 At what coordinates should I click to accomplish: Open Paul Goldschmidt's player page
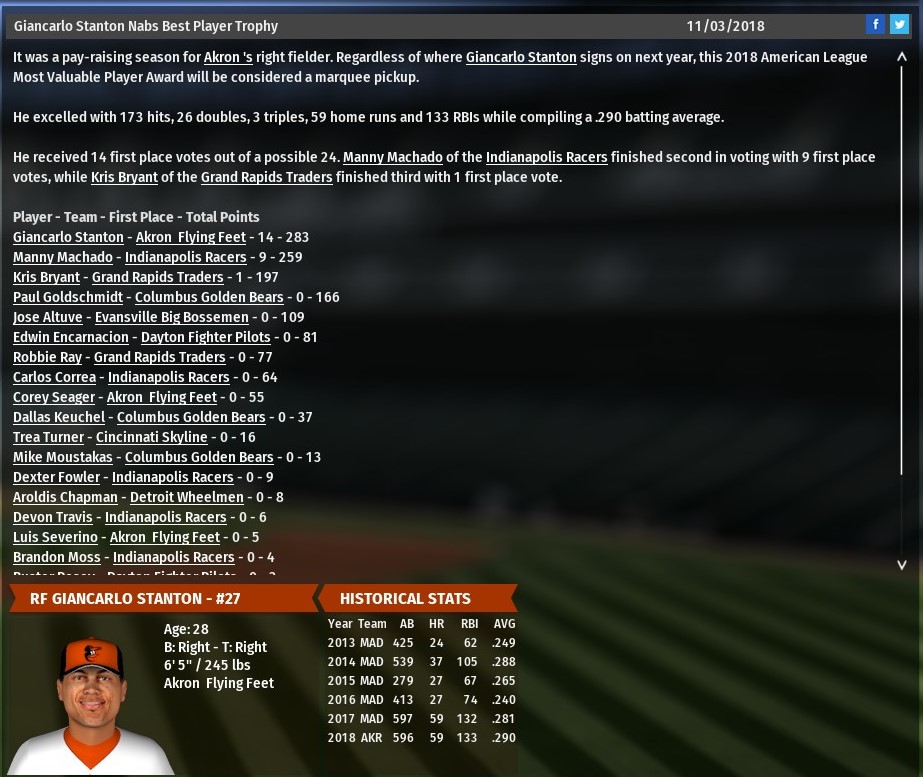(x=68, y=297)
